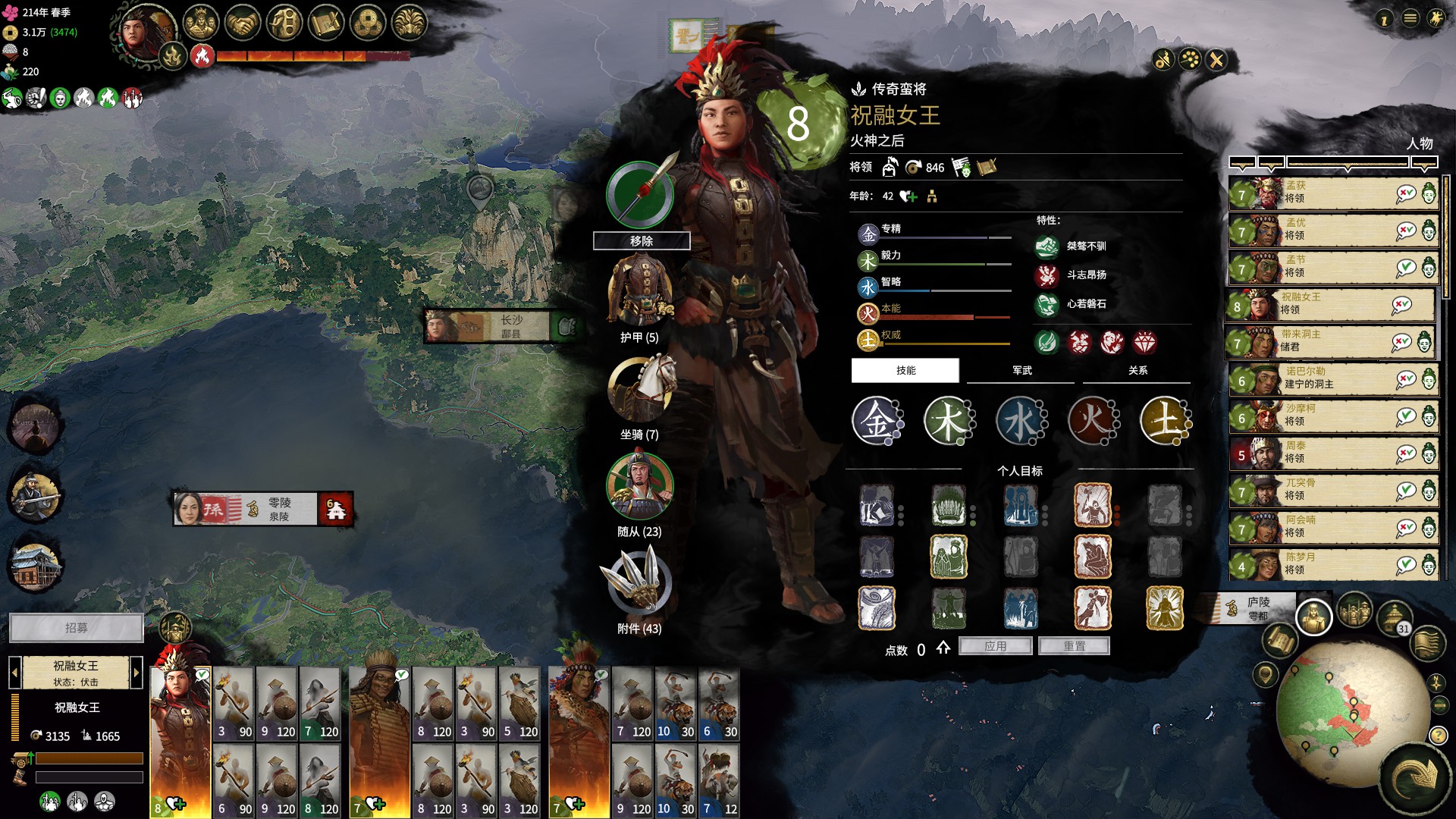Open the 随从 follower slot
This screenshot has width=1456, height=819.
(639, 485)
